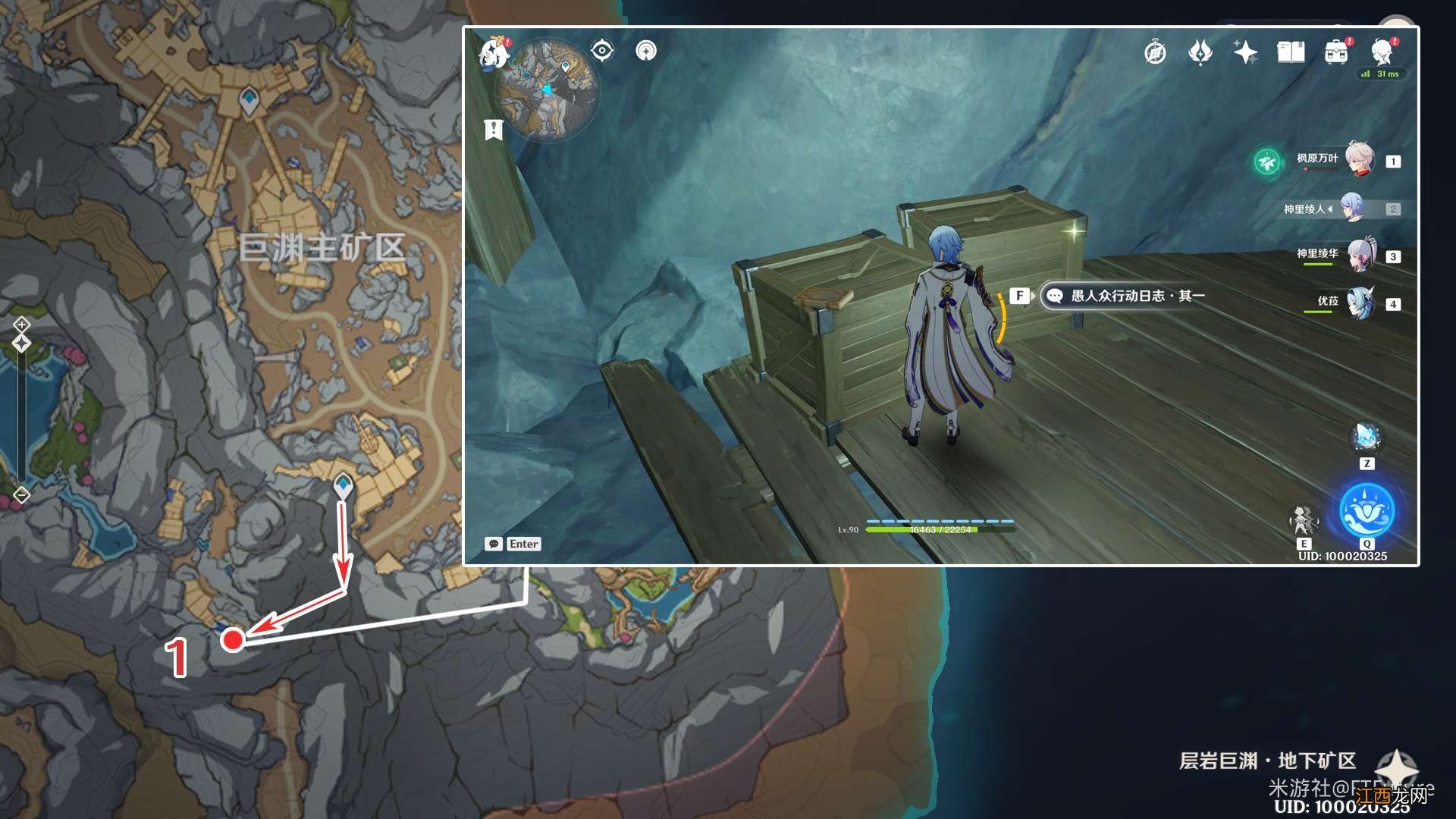Activate the glowing blue elemental burst
1456x819 pixels.
click(1367, 511)
